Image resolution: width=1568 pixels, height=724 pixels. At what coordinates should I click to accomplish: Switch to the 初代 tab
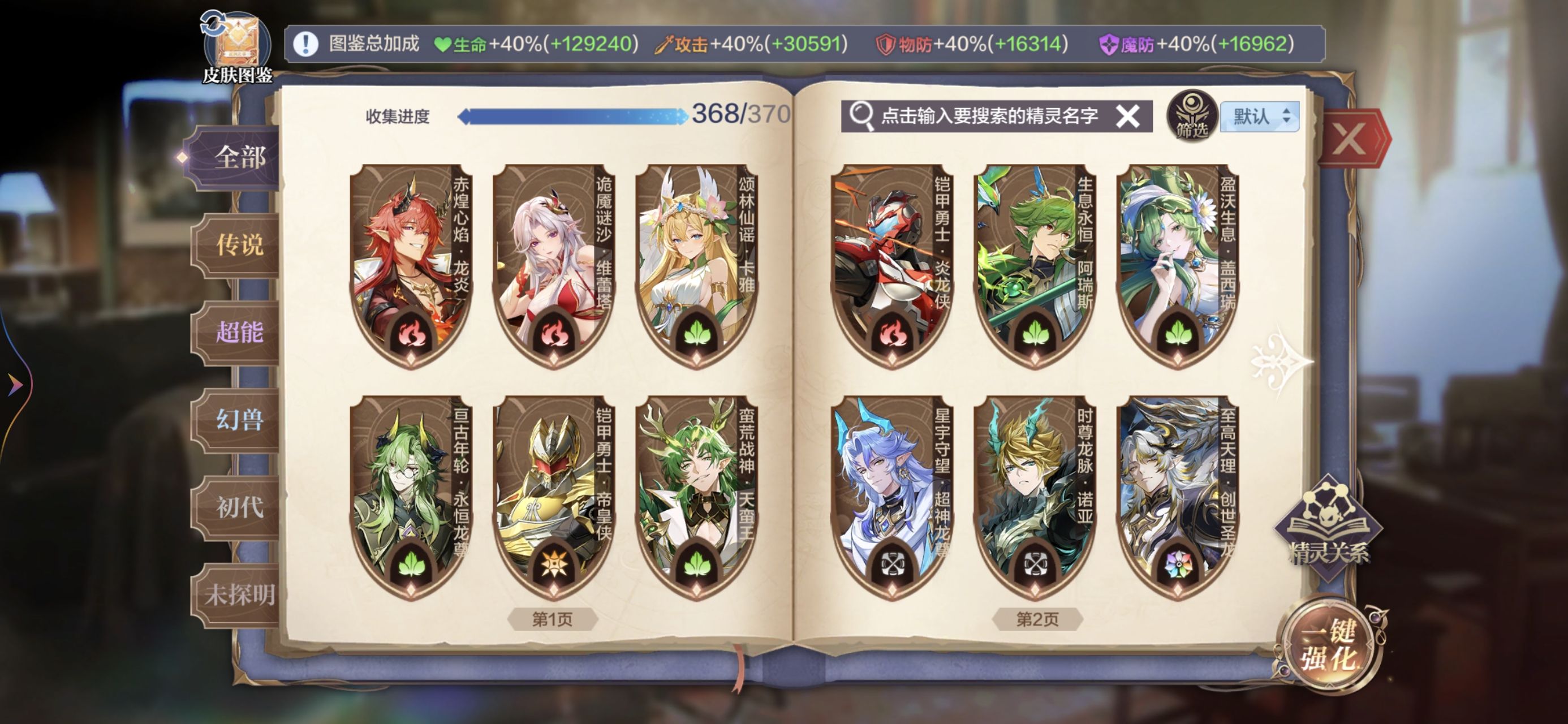point(239,507)
